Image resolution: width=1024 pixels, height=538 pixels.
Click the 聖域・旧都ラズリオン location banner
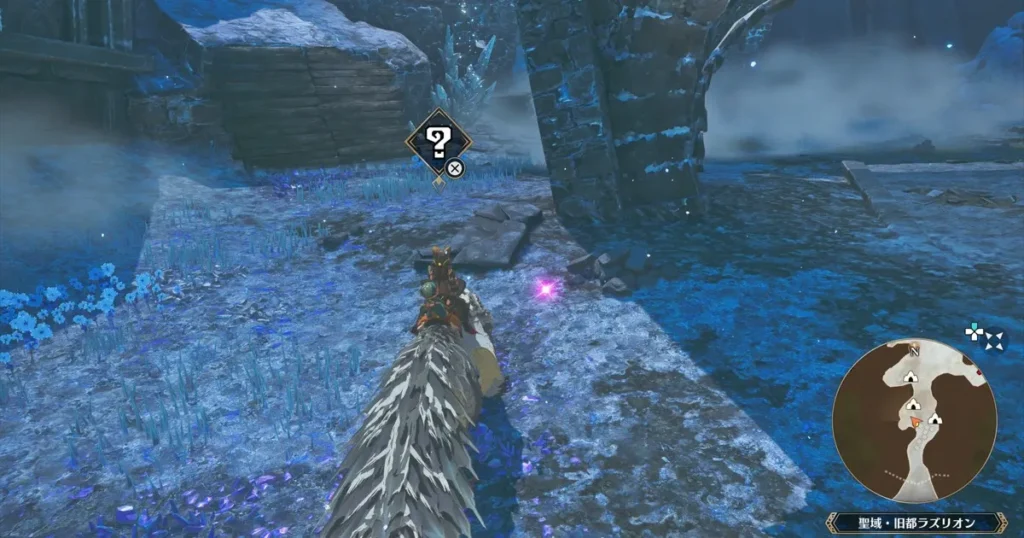click(915, 523)
